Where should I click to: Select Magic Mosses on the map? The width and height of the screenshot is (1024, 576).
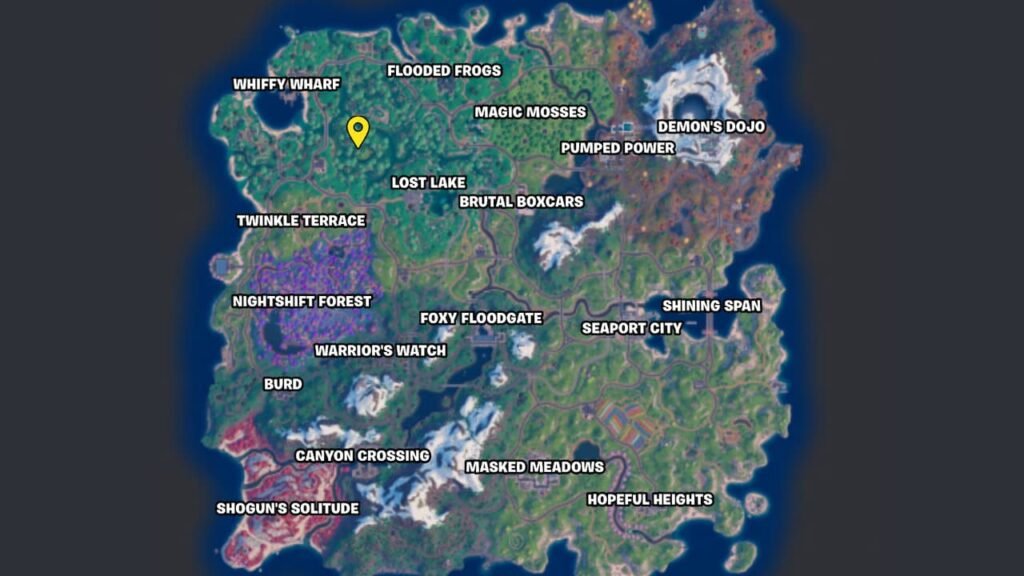pos(530,112)
